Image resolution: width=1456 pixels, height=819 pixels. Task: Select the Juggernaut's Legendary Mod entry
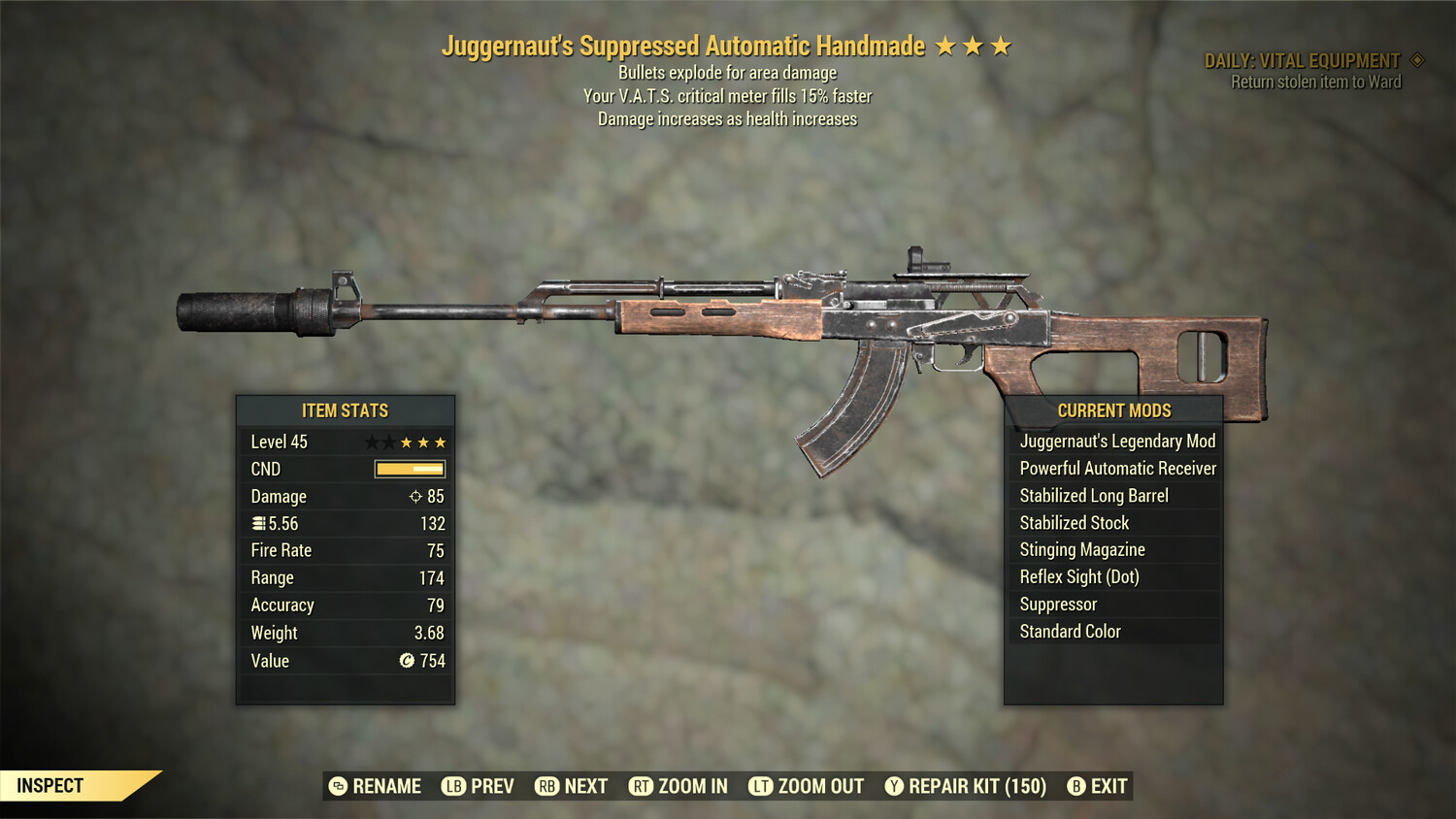(x=1115, y=441)
